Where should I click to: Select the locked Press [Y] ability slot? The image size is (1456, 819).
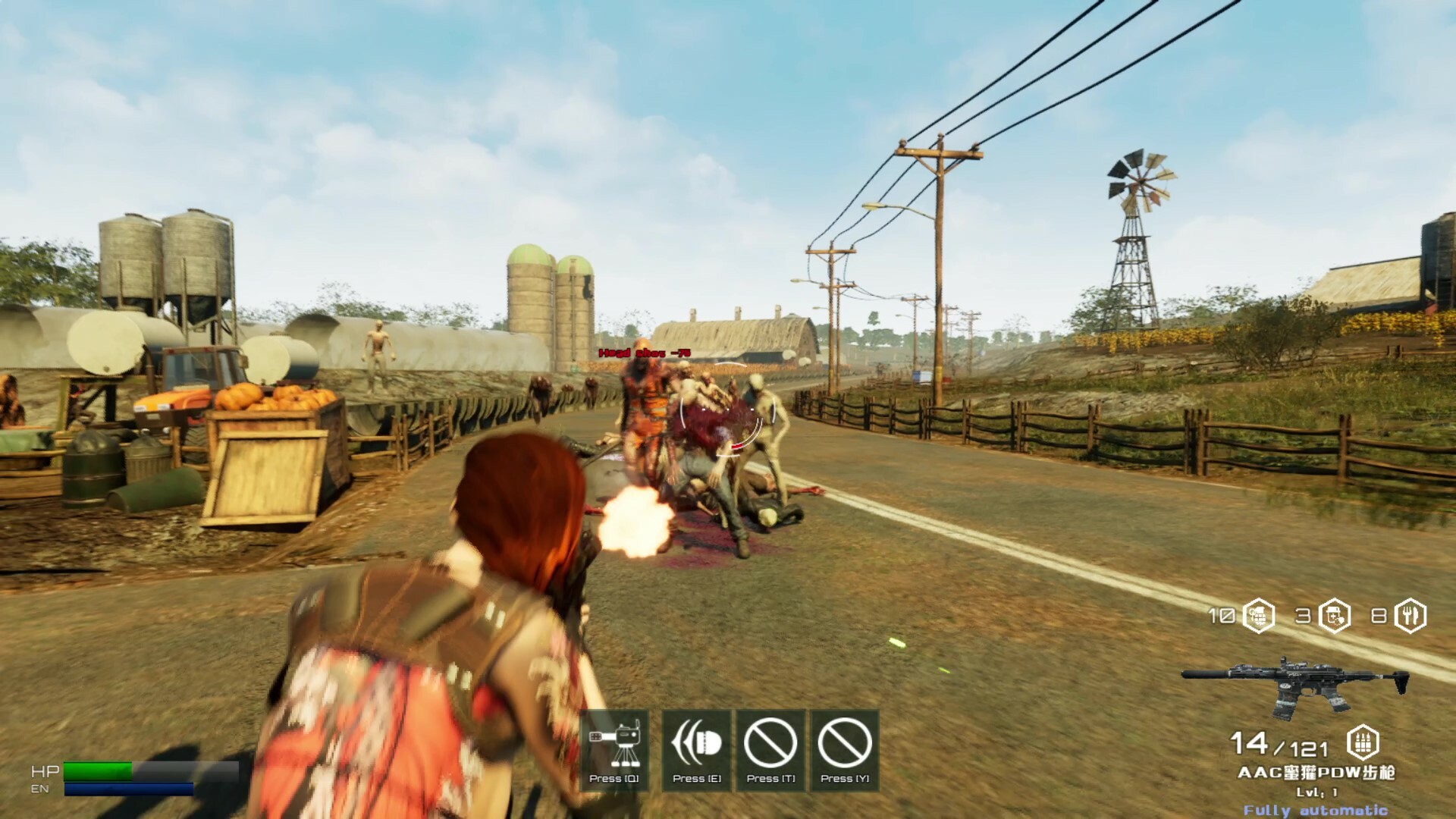pyautogui.click(x=843, y=747)
